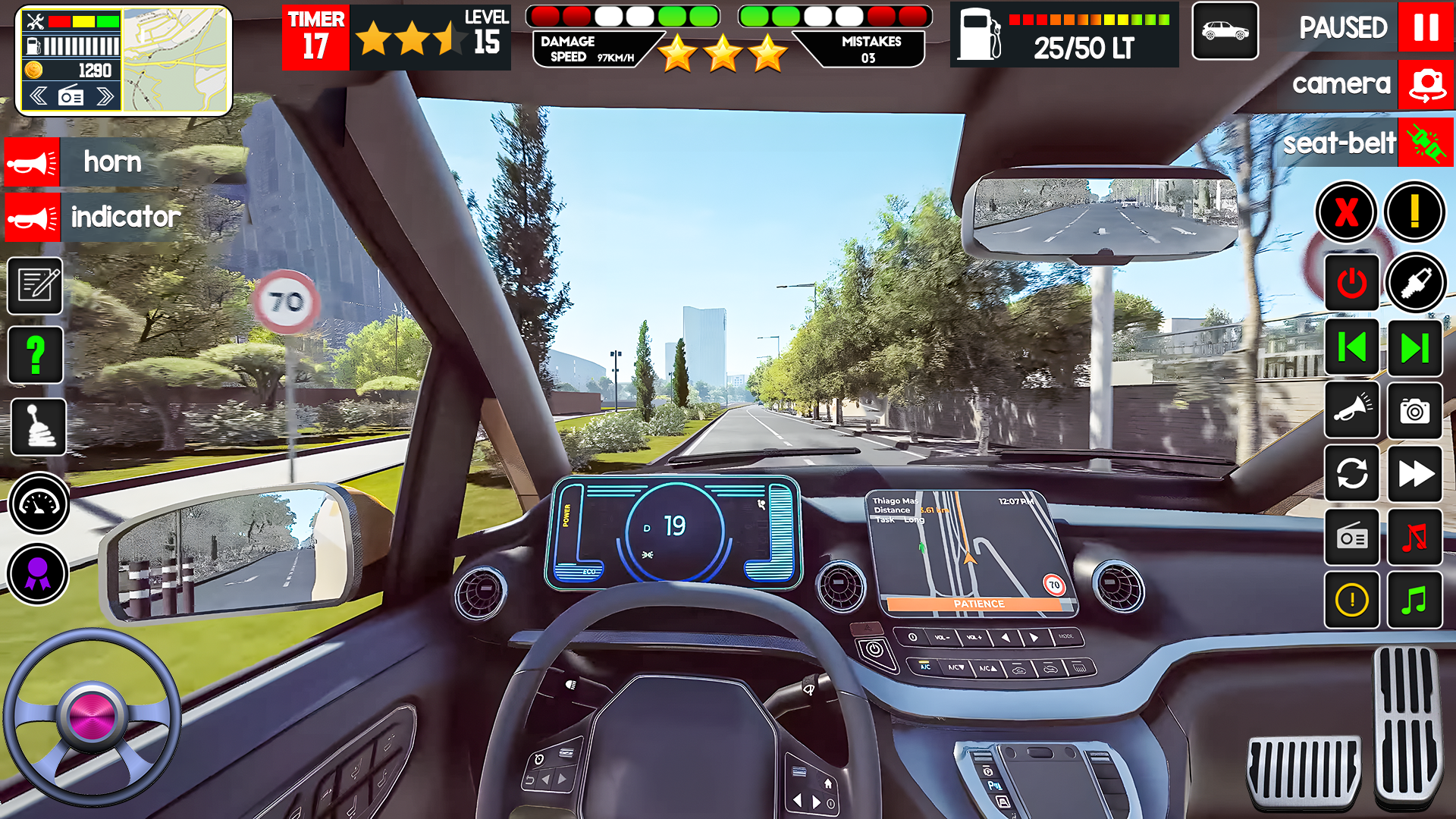Mute music with the crossed-out note
Image resolution: width=1456 pixels, height=819 pixels.
(1414, 538)
